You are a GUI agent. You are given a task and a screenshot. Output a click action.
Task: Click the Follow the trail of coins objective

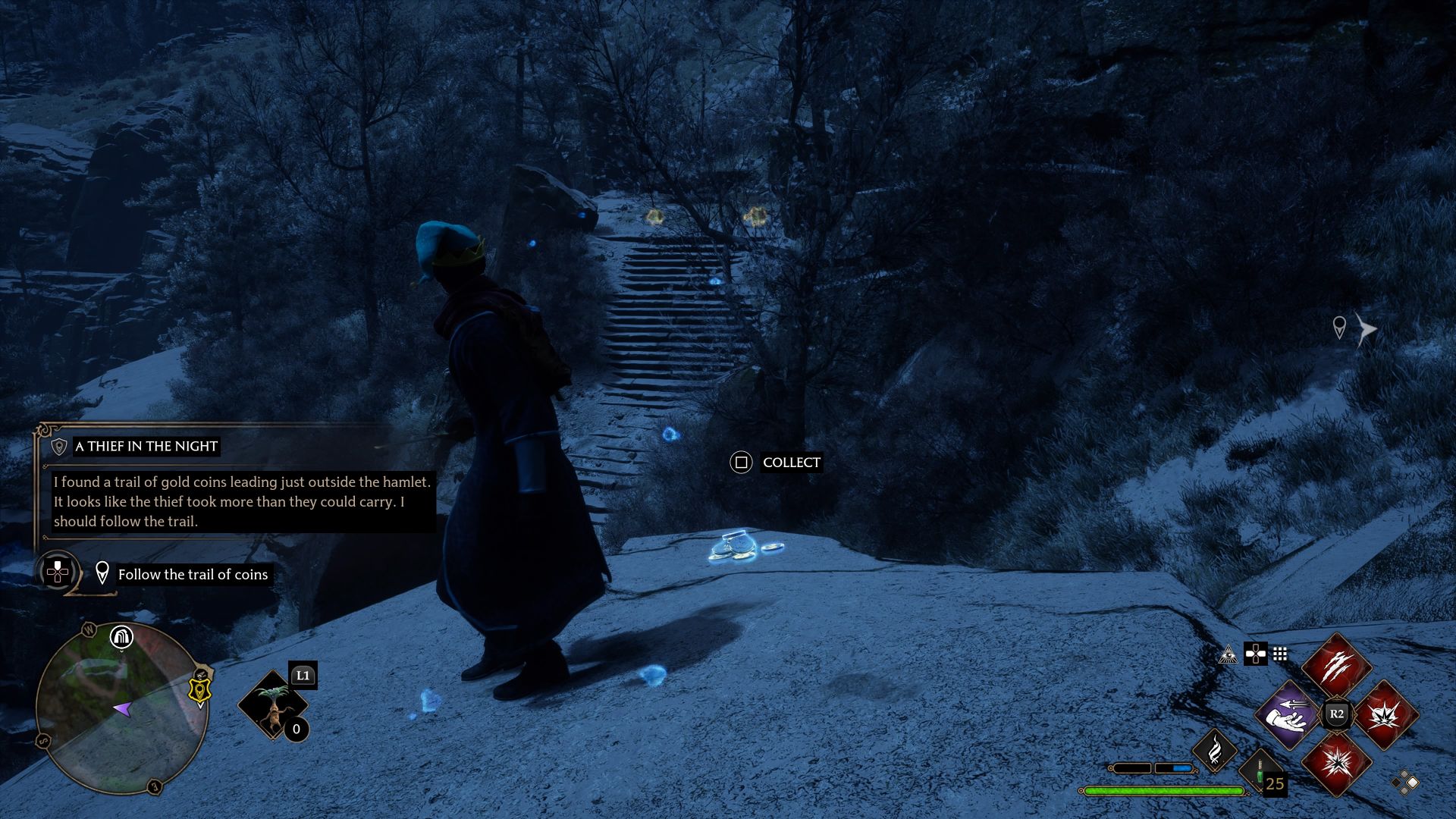pos(193,575)
